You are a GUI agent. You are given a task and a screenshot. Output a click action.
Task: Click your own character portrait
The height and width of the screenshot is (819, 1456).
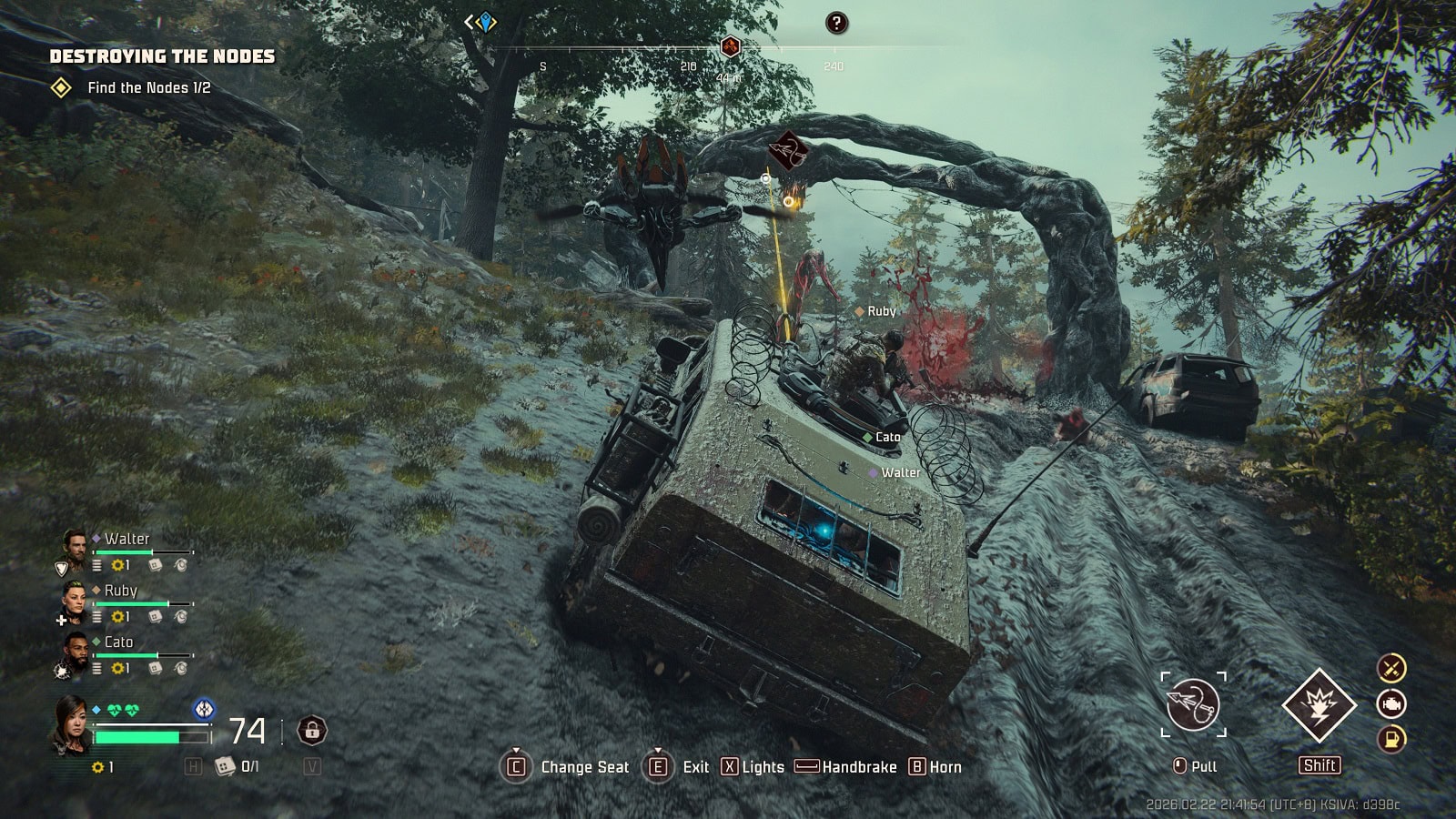(73, 723)
